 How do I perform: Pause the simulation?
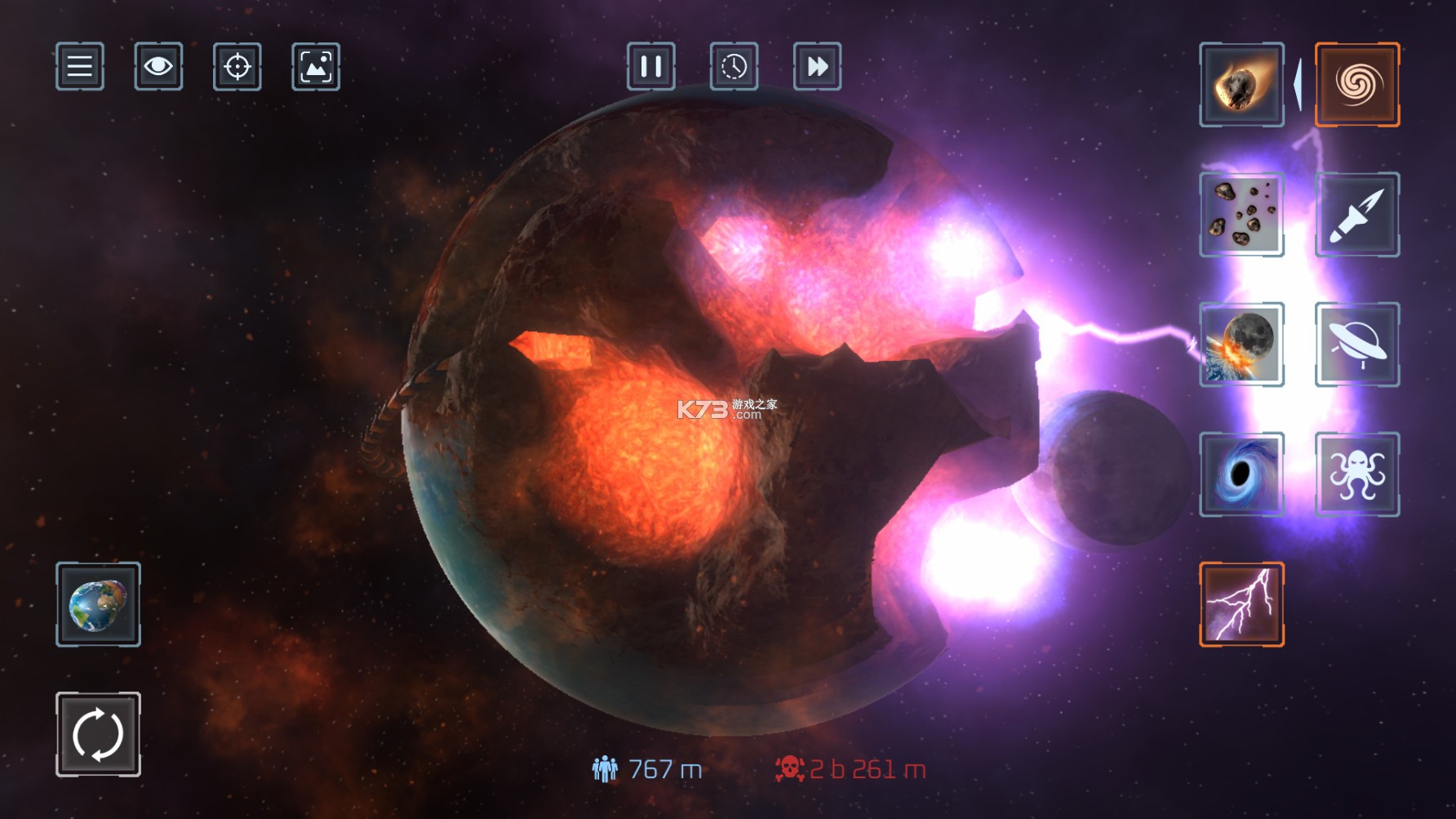[652, 68]
